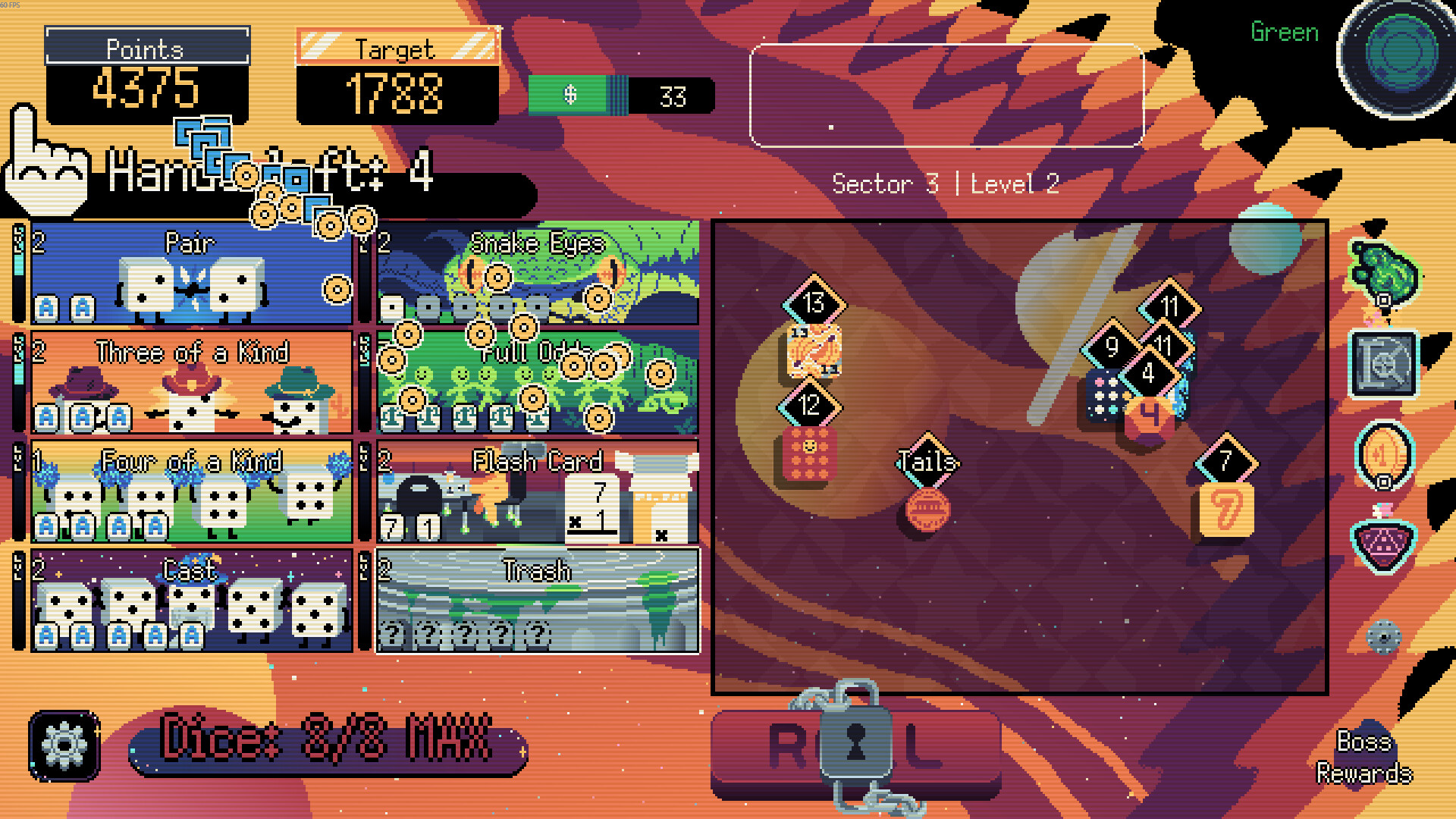Click the Pair level progress bar
This screenshot has height=819, width=1456.
(19, 273)
